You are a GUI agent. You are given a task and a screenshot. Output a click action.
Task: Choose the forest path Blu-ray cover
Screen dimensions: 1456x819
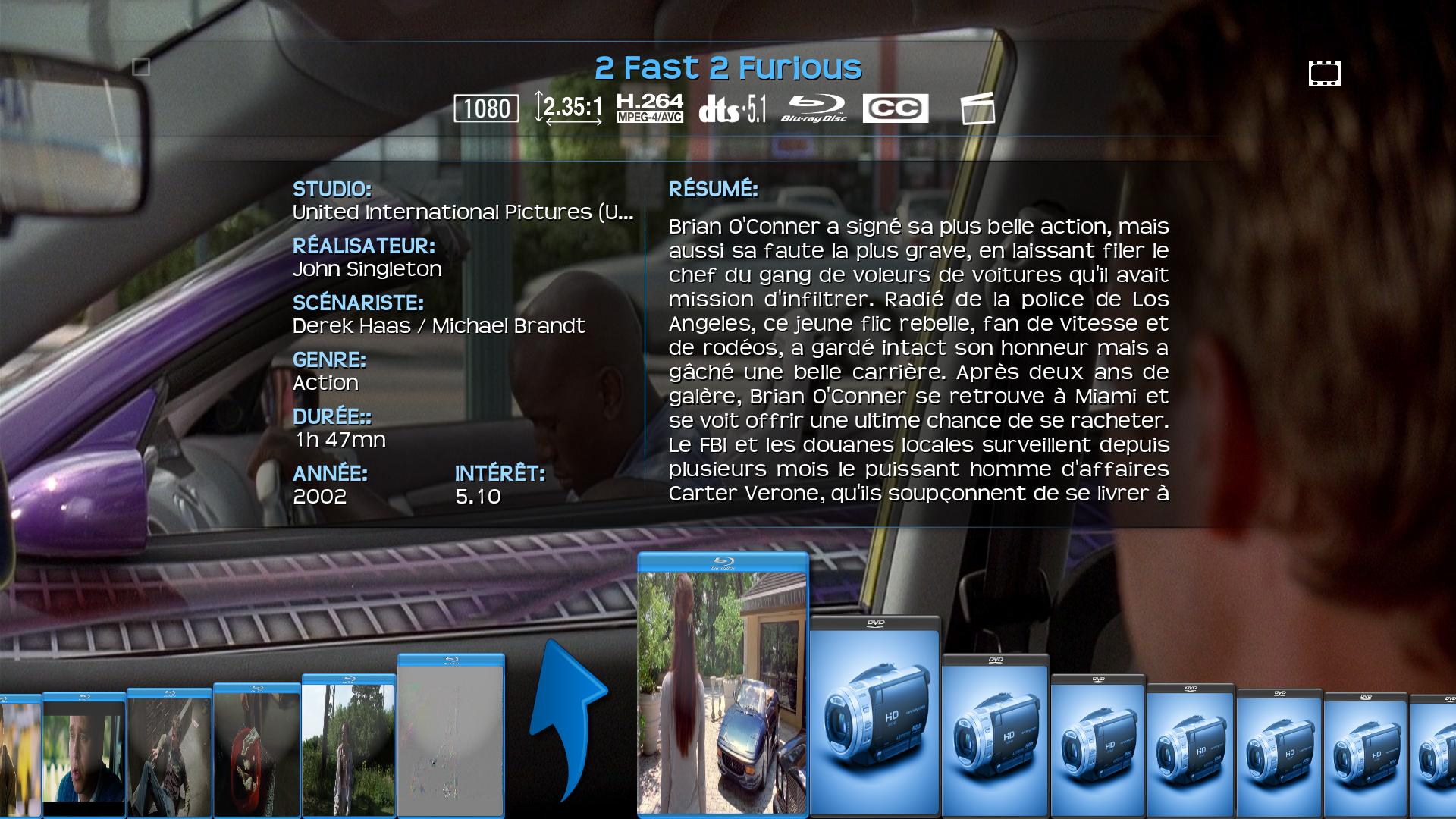point(349,747)
